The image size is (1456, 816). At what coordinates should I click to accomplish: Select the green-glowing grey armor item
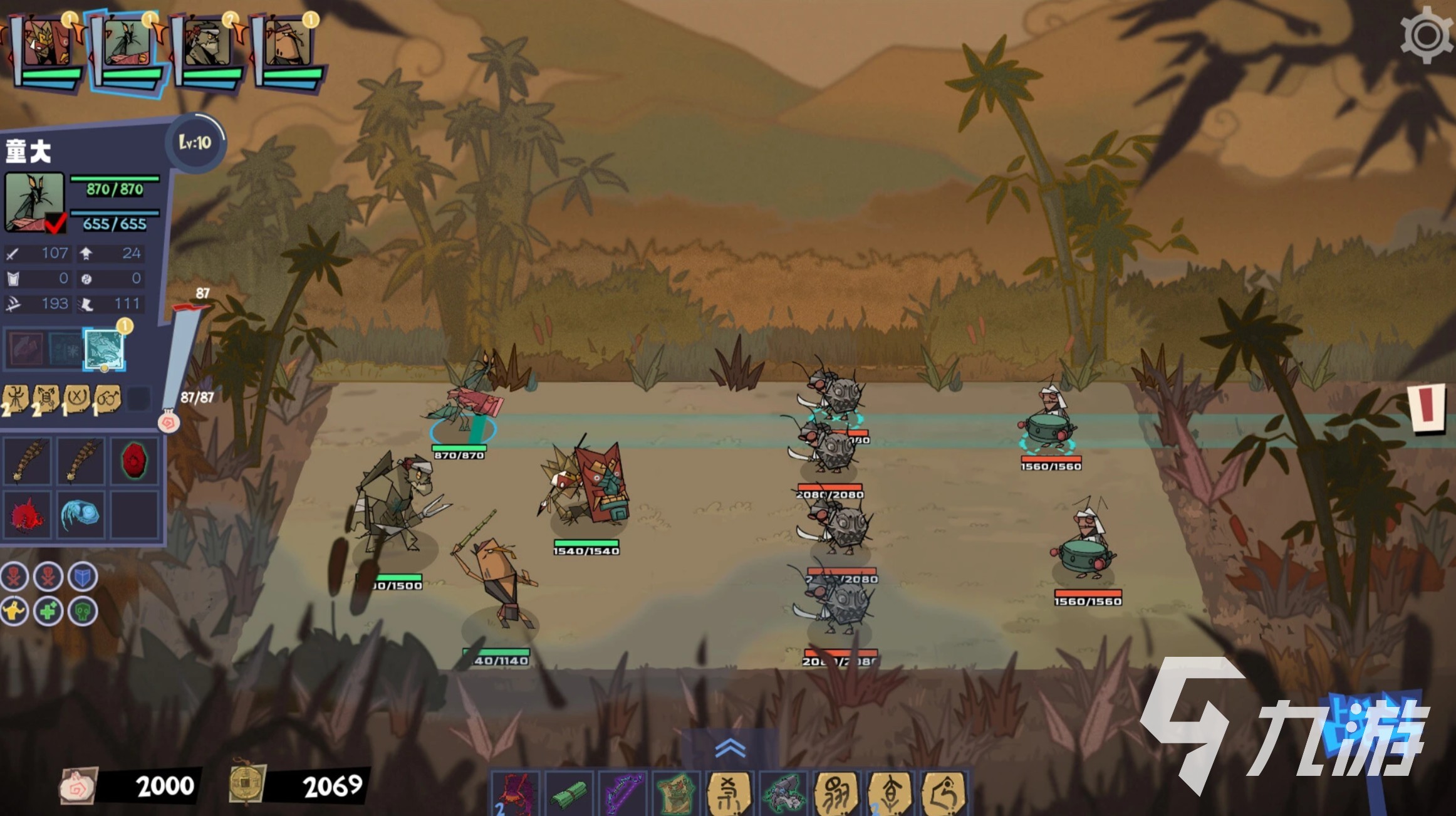point(784,793)
